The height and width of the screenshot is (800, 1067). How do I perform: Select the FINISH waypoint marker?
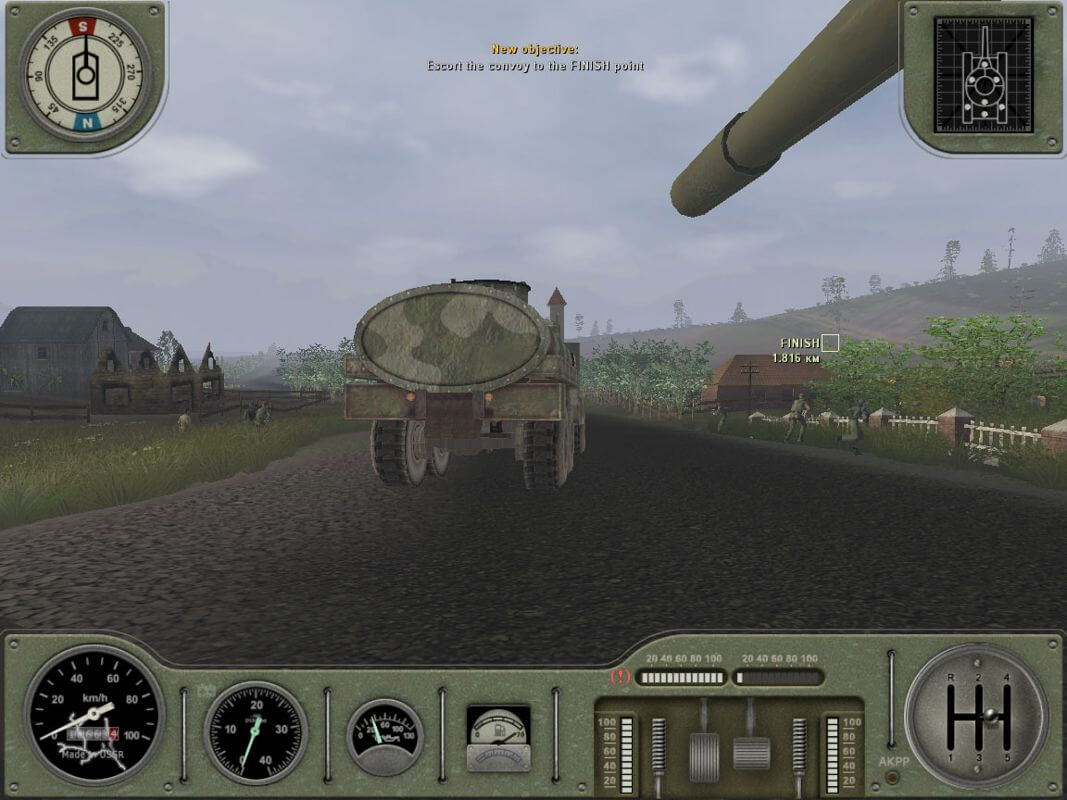click(x=829, y=343)
